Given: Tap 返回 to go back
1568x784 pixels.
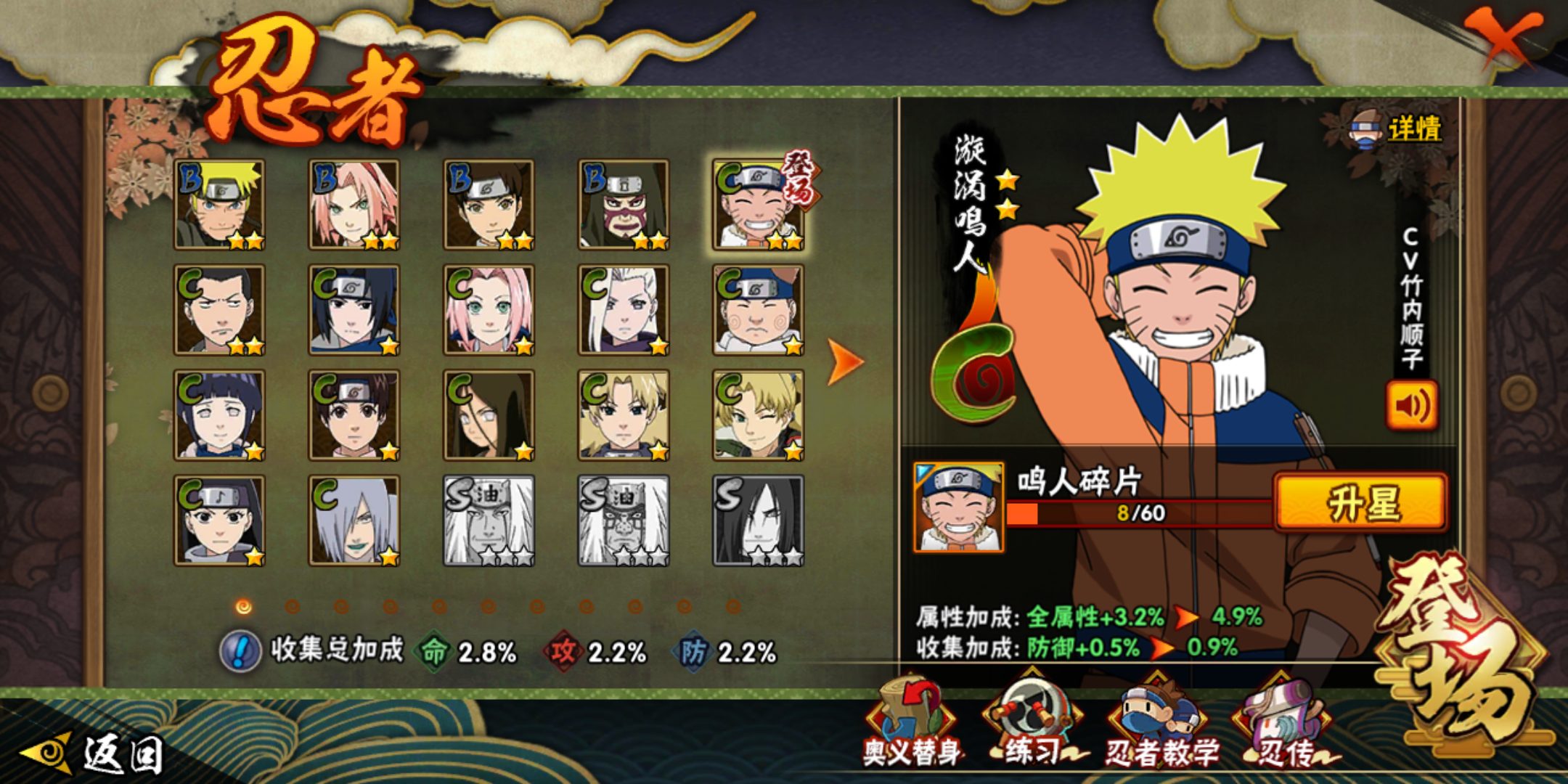Looking at the screenshot, I should click(x=94, y=754).
